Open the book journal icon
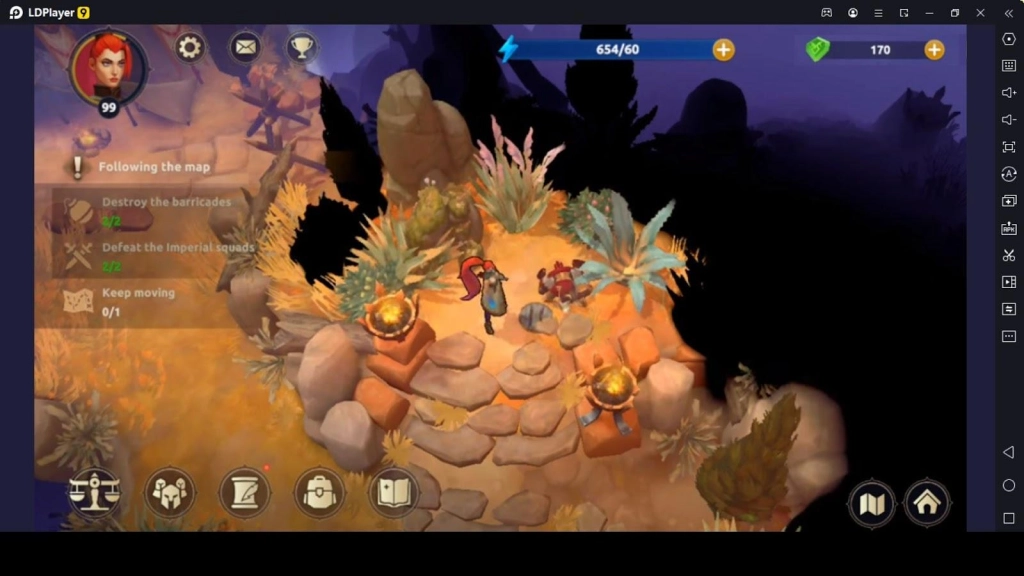Image resolution: width=1024 pixels, height=576 pixels. click(x=393, y=492)
